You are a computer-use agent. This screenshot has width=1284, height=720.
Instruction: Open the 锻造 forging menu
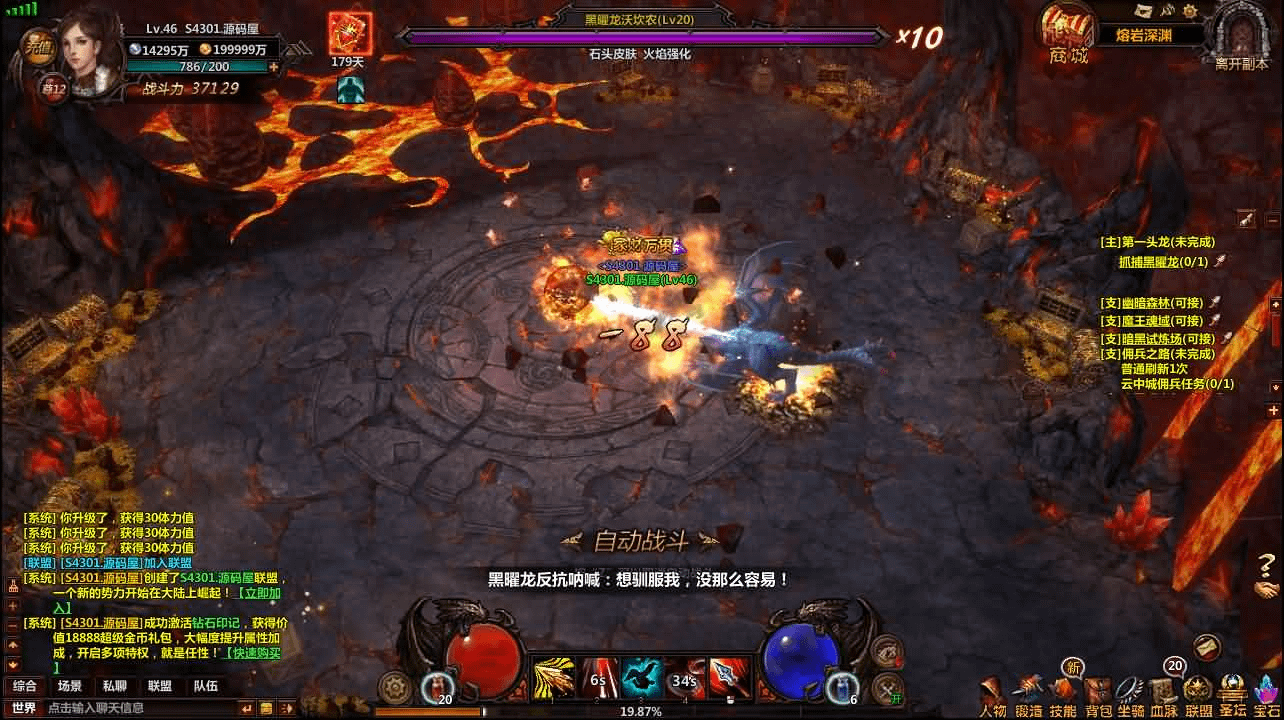[x=1029, y=694]
